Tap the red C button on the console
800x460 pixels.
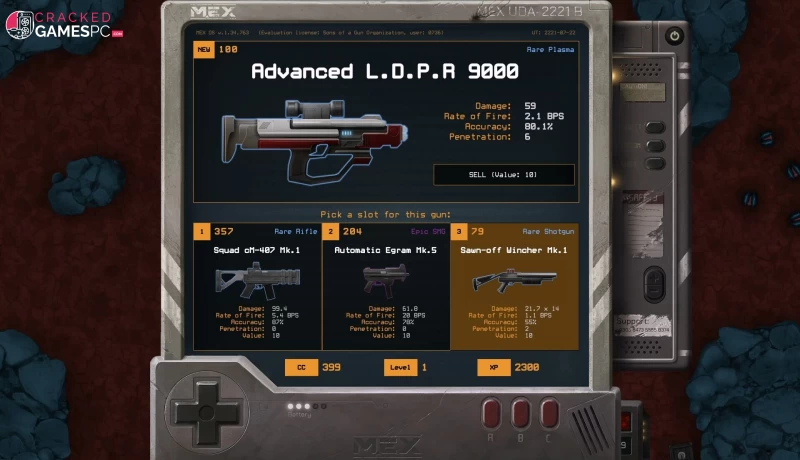point(548,414)
